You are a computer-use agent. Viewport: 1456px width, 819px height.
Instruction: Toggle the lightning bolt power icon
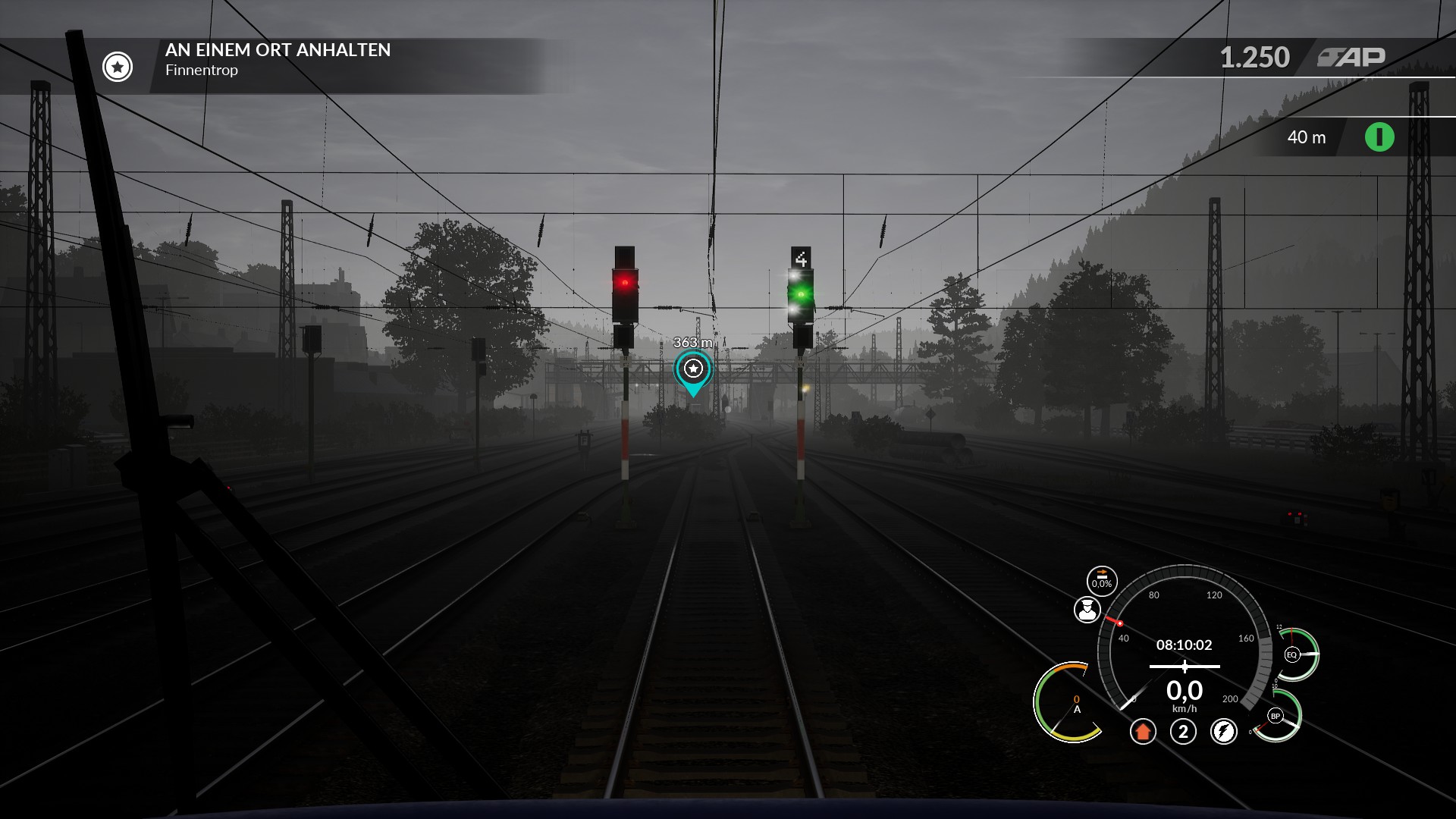click(1223, 732)
